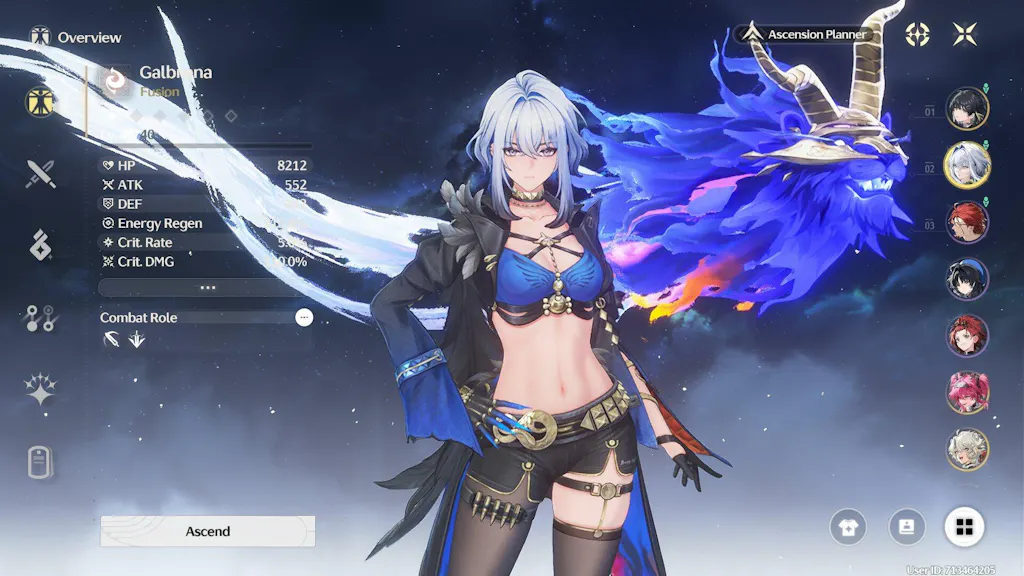Select the red-haired character in team slot 03
The width and height of the screenshot is (1024, 576).
(x=967, y=222)
